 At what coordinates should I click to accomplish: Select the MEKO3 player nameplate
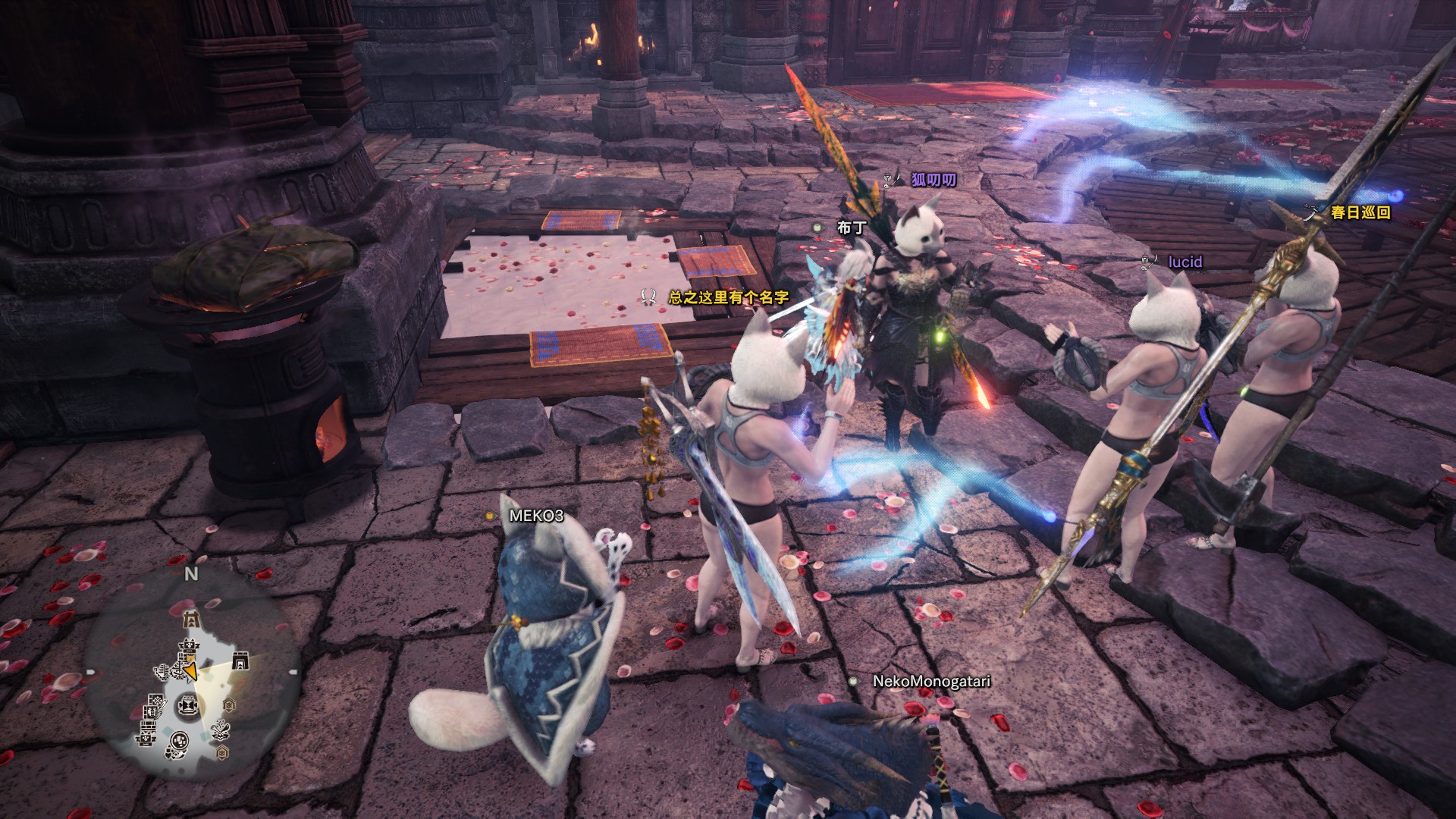536,516
